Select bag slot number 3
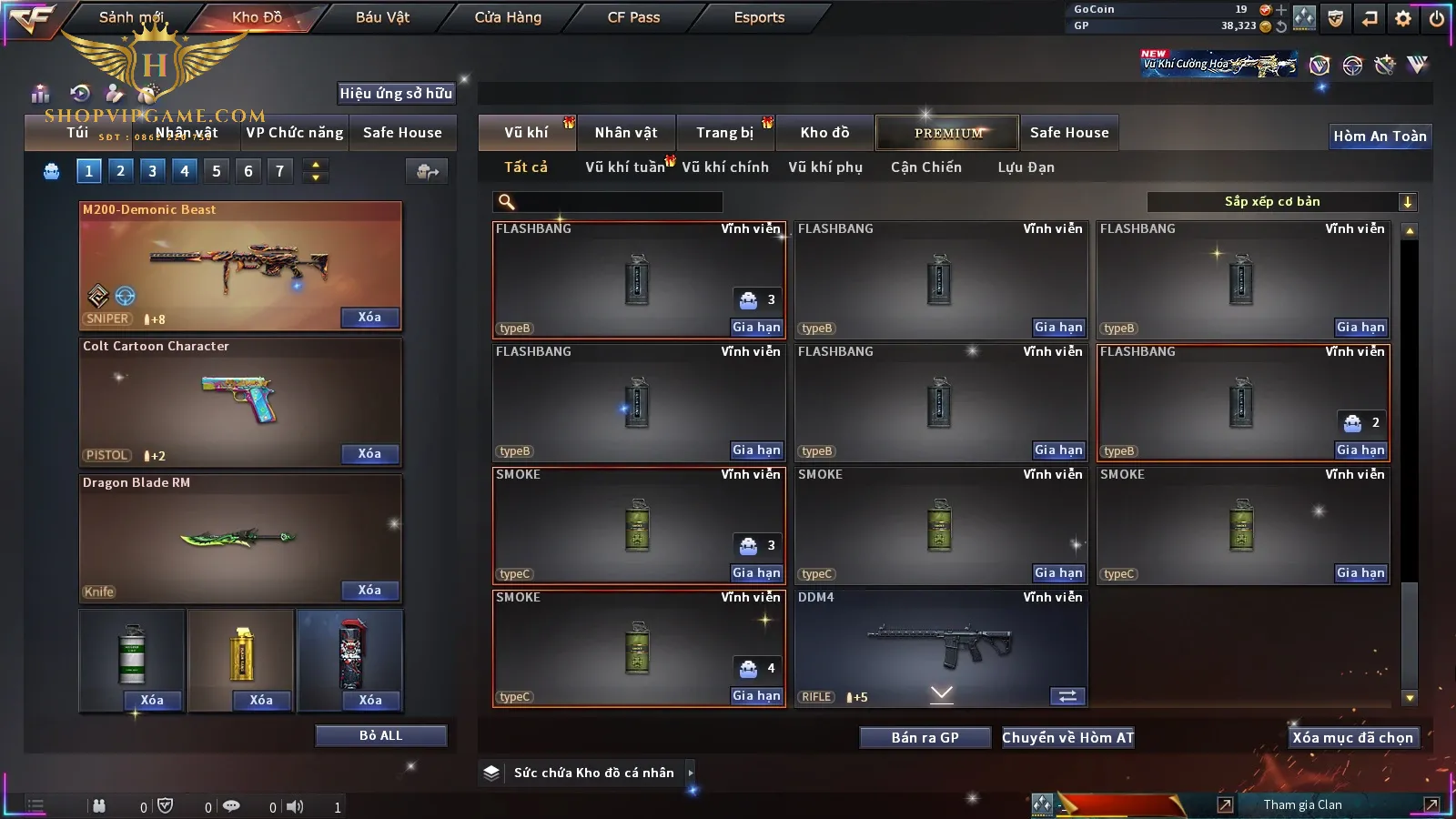Viewport: 1456px width, 819px height. [x=152, y=171]
